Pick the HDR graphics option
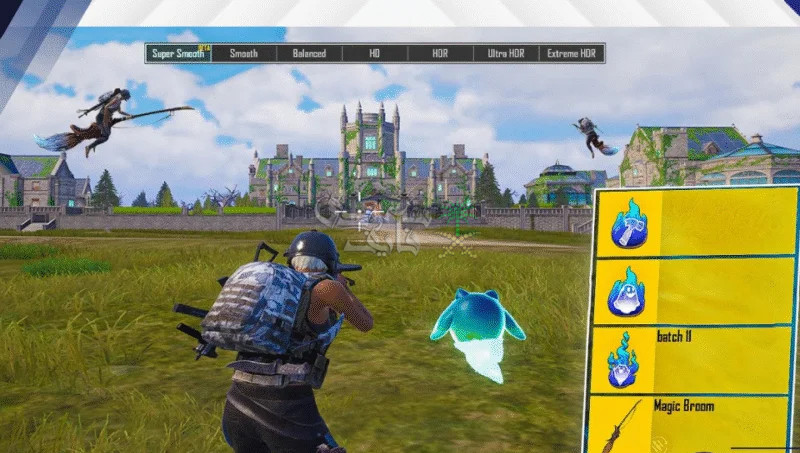800x453 pixels. (440, 53)
